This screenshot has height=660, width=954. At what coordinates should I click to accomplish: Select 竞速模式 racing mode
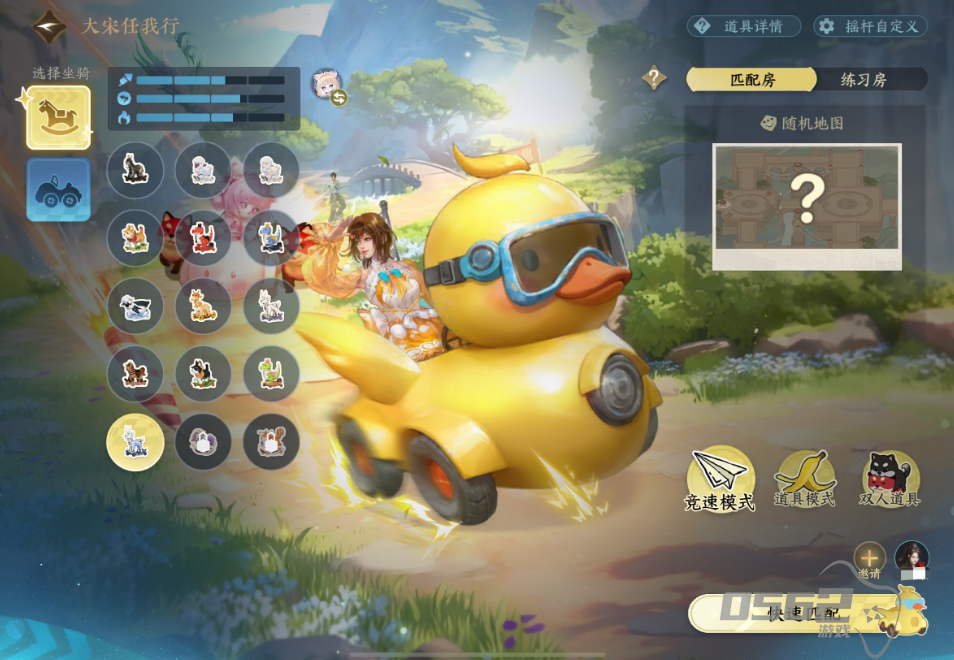click(x=720, y=478)
